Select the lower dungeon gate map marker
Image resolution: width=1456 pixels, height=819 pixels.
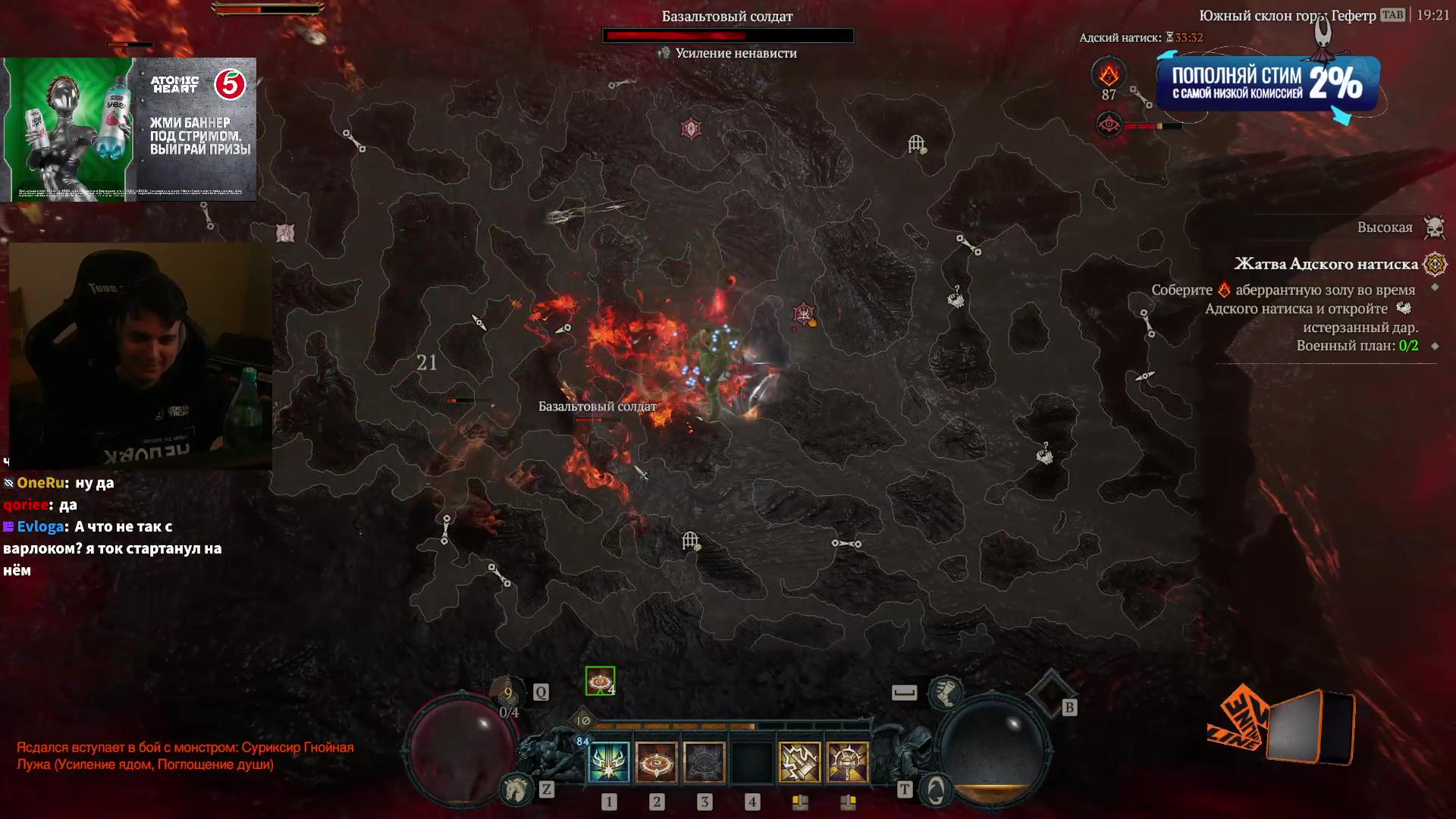[x=690, y=541]
